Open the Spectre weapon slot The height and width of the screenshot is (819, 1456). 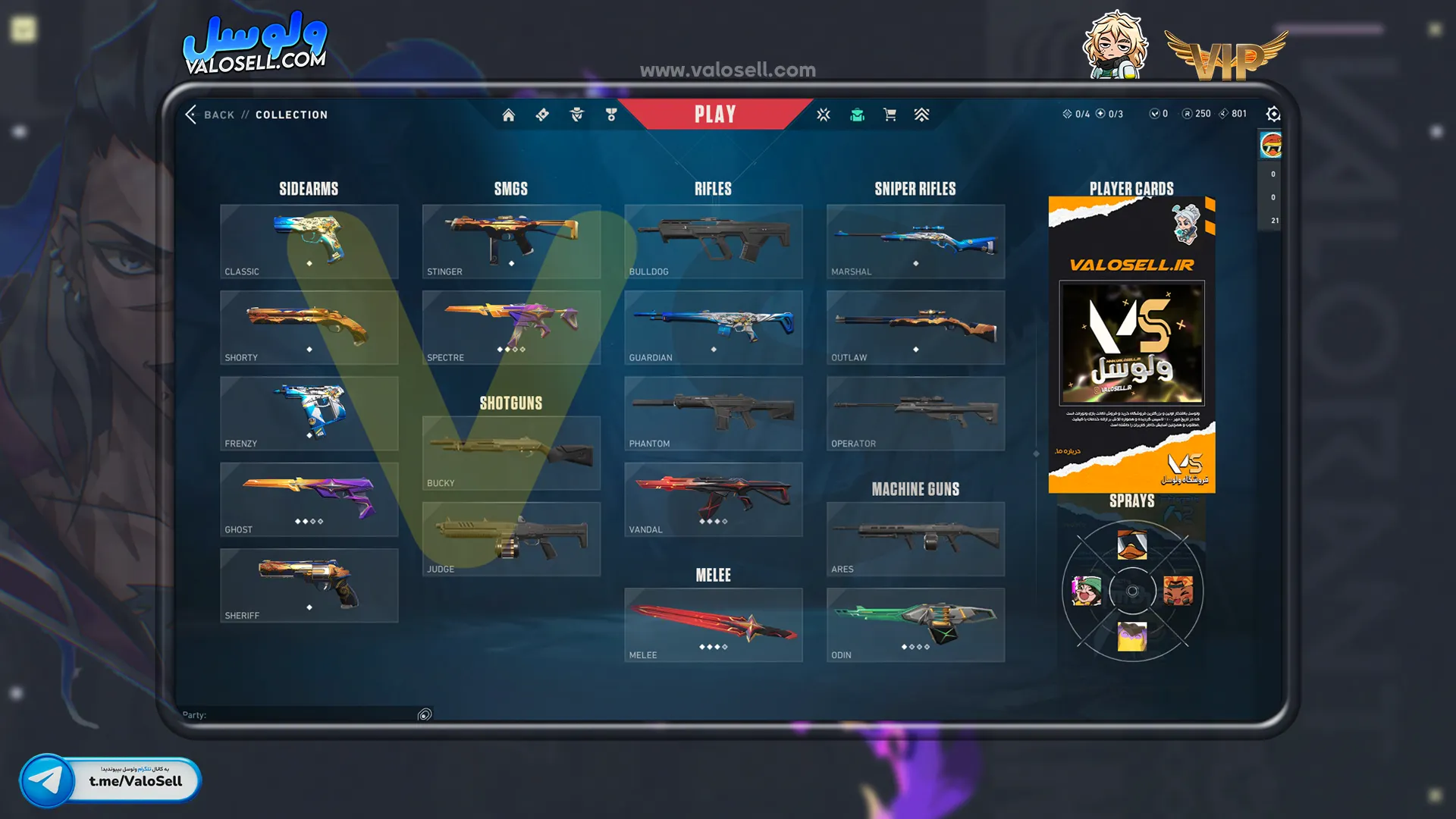point(511,327)
